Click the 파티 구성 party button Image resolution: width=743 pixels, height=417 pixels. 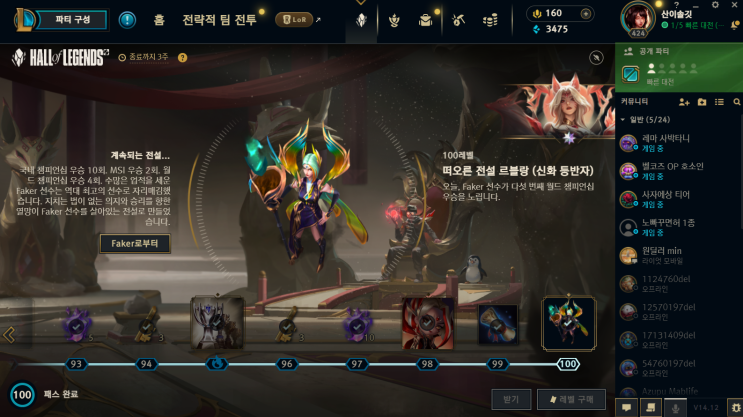coord(66,19)
